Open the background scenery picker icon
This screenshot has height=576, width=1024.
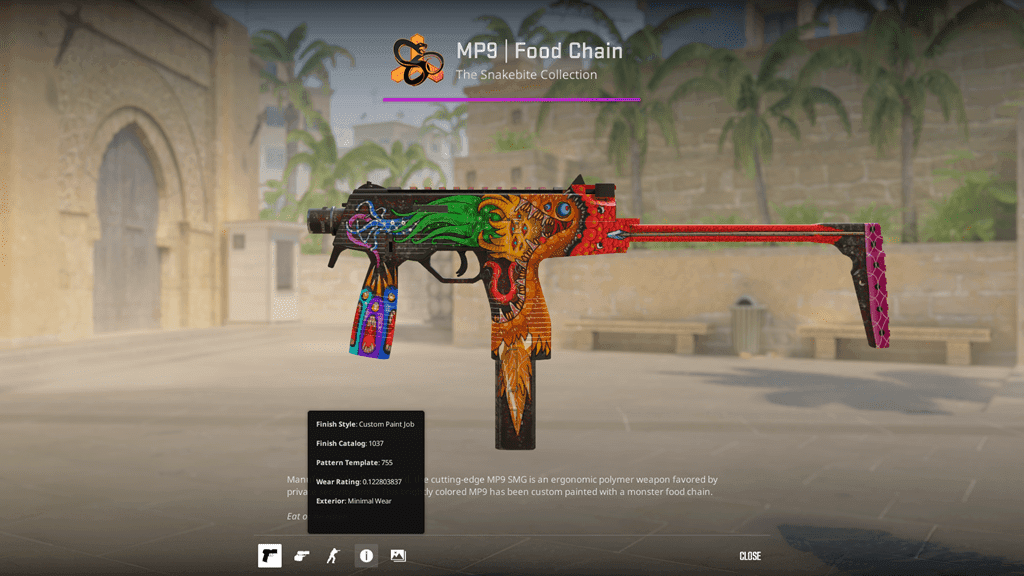tap(398, 556)
